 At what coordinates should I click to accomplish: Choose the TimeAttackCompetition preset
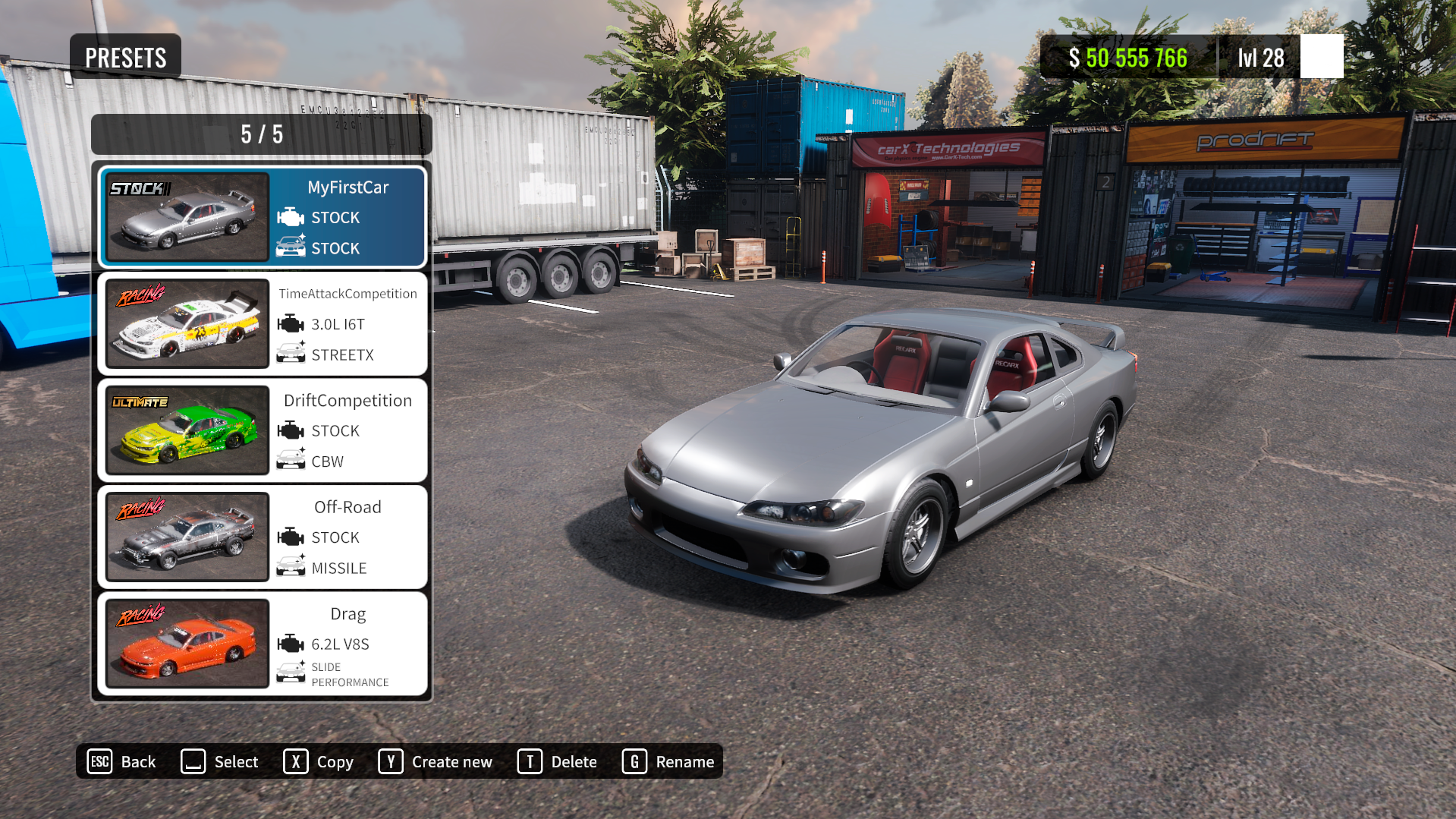pyautogui.click(x=263, y=324)
